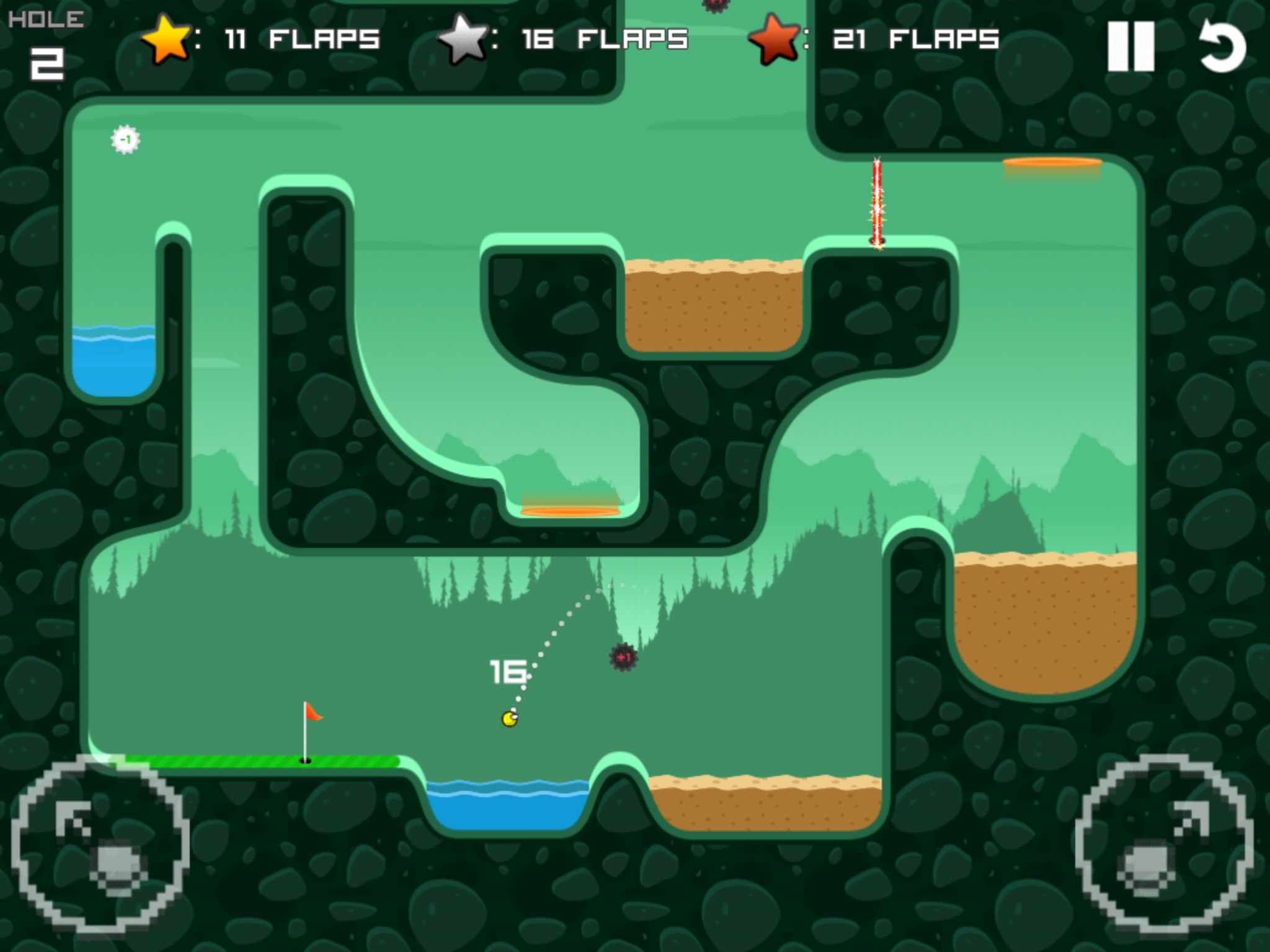Viewport: 1270px width, 952px height.
Task: Pause the game
Action: tap(1130, 46)
